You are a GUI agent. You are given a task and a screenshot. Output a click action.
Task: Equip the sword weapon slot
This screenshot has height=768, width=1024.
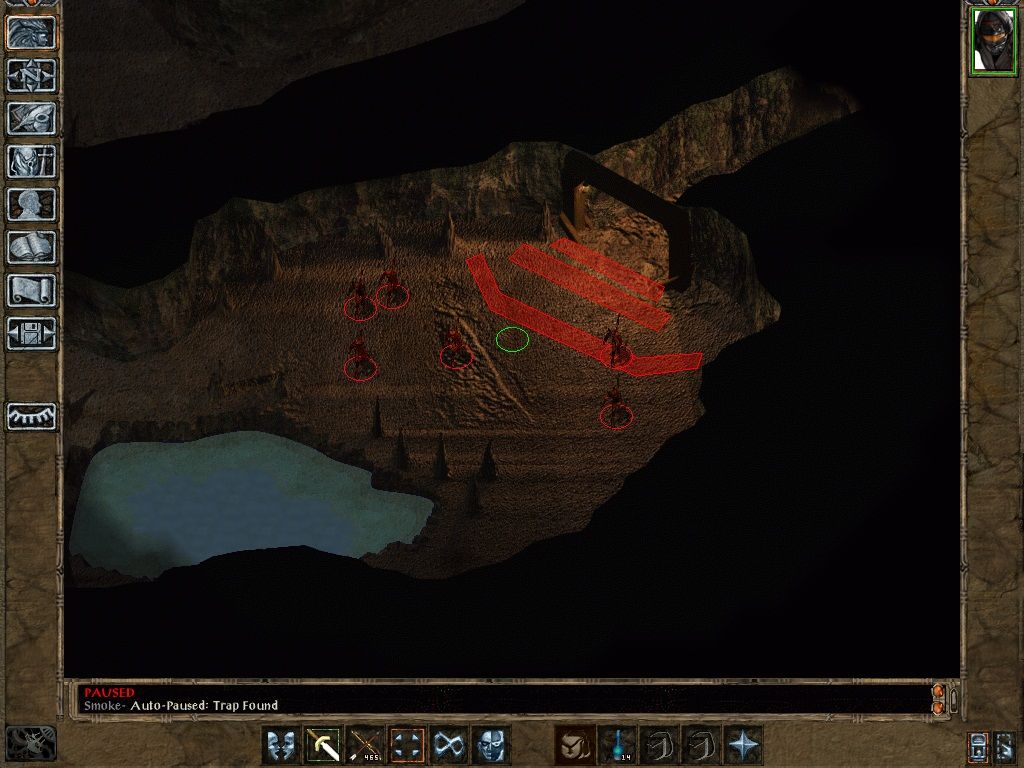(323, 745)
